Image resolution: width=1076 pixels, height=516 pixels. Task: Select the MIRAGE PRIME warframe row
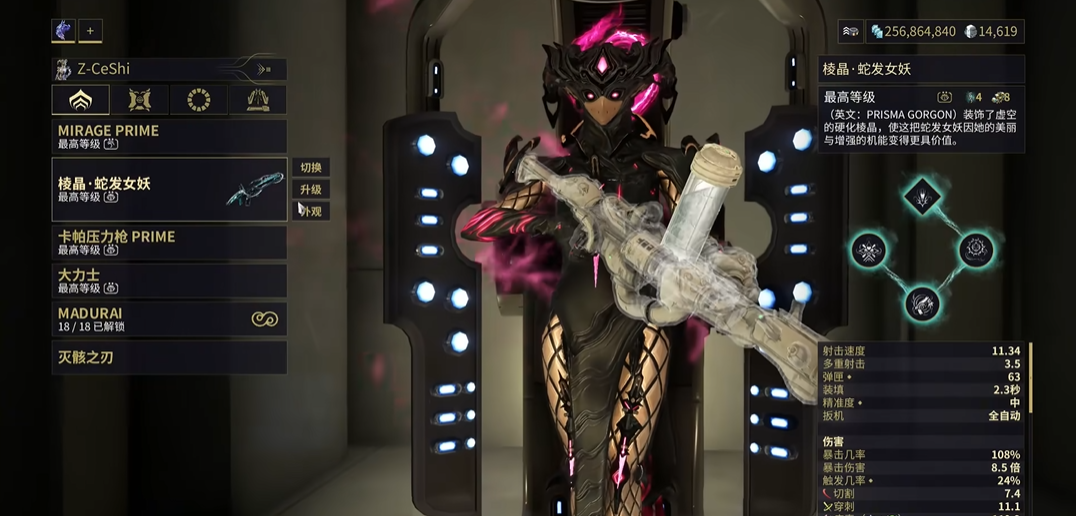click(169, 136)
